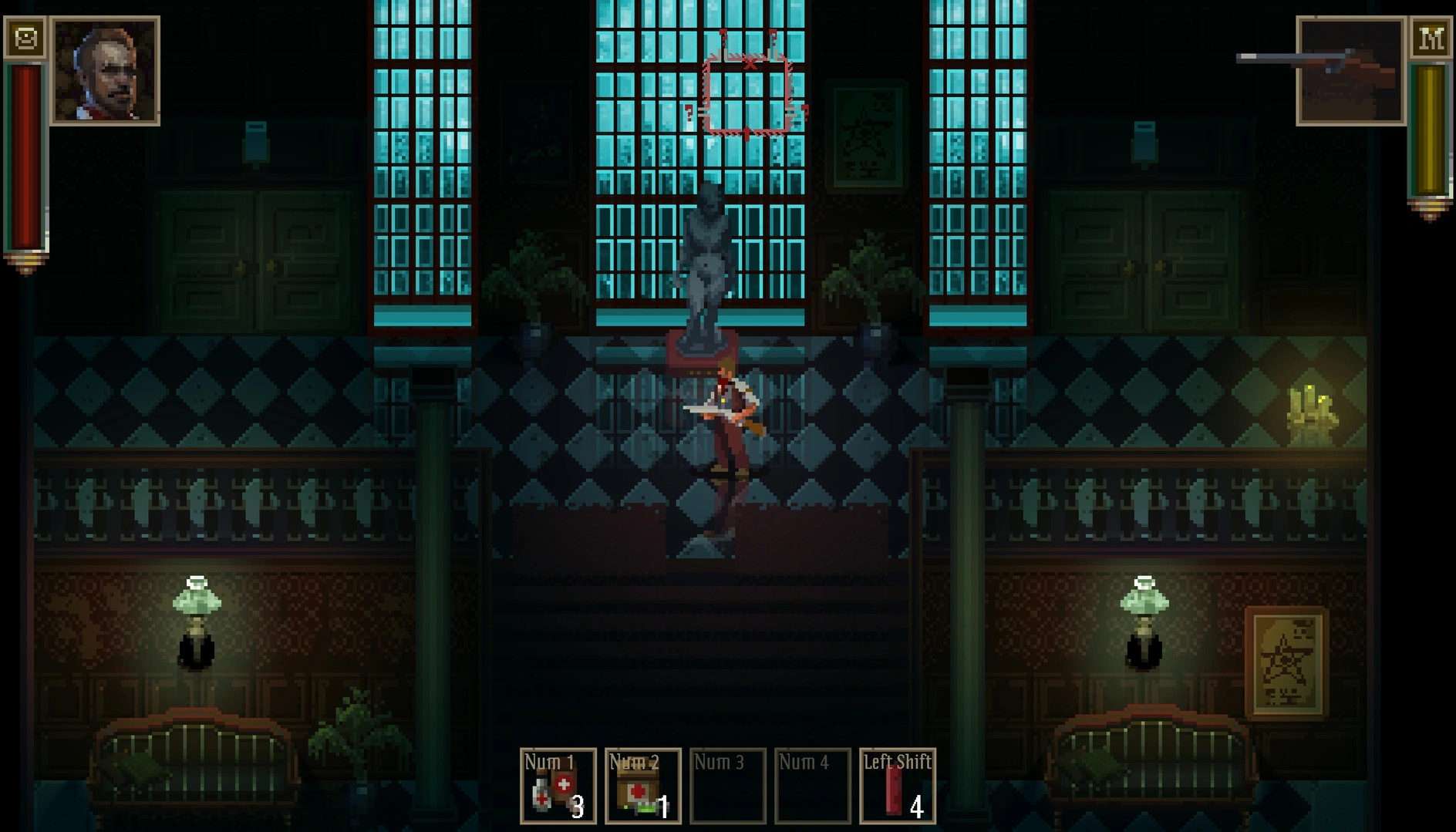Click the small face icon button

[x=25, y=37]
